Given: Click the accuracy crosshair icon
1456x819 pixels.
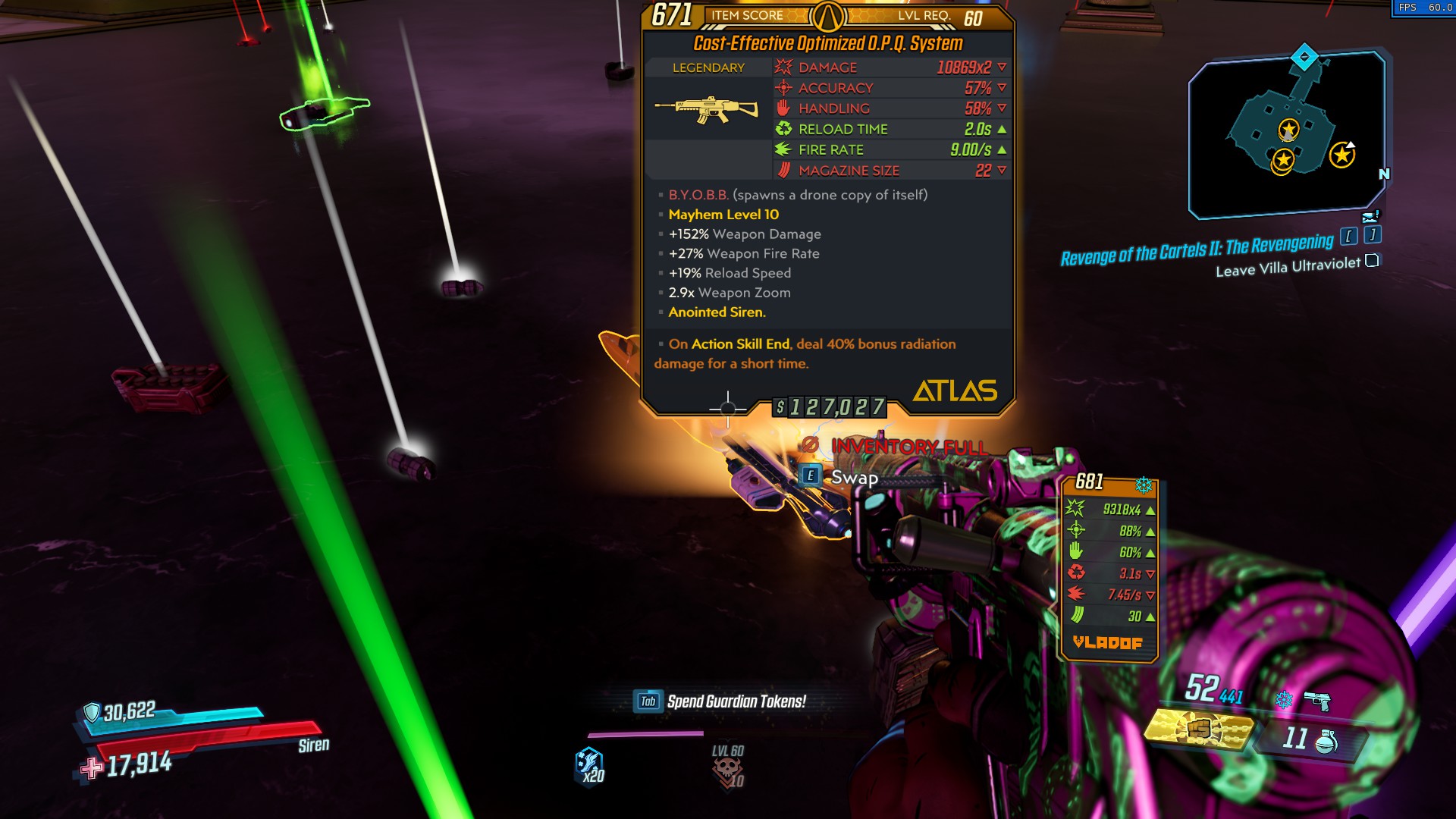Looking at the screenshot, I should (x=783, y=88).
